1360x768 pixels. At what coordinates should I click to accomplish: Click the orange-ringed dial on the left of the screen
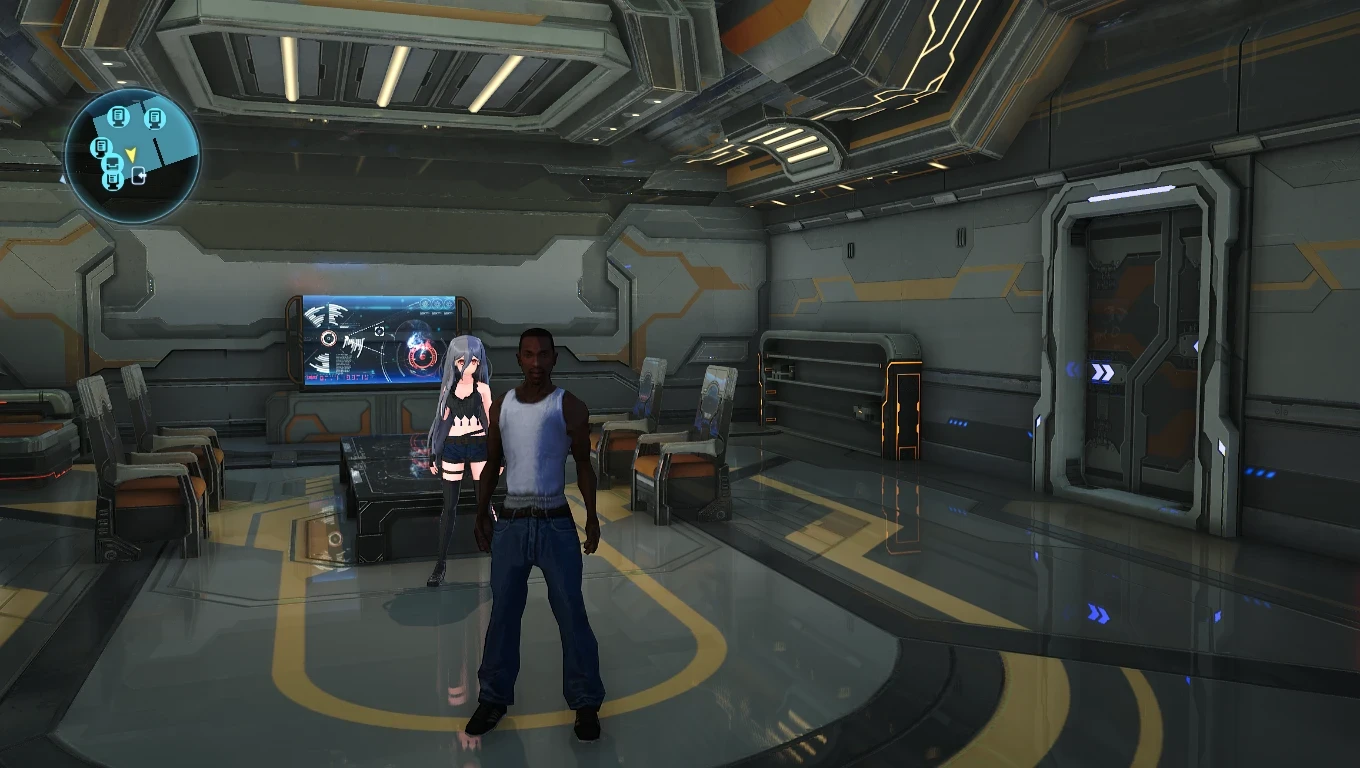(x=329, y=339)
